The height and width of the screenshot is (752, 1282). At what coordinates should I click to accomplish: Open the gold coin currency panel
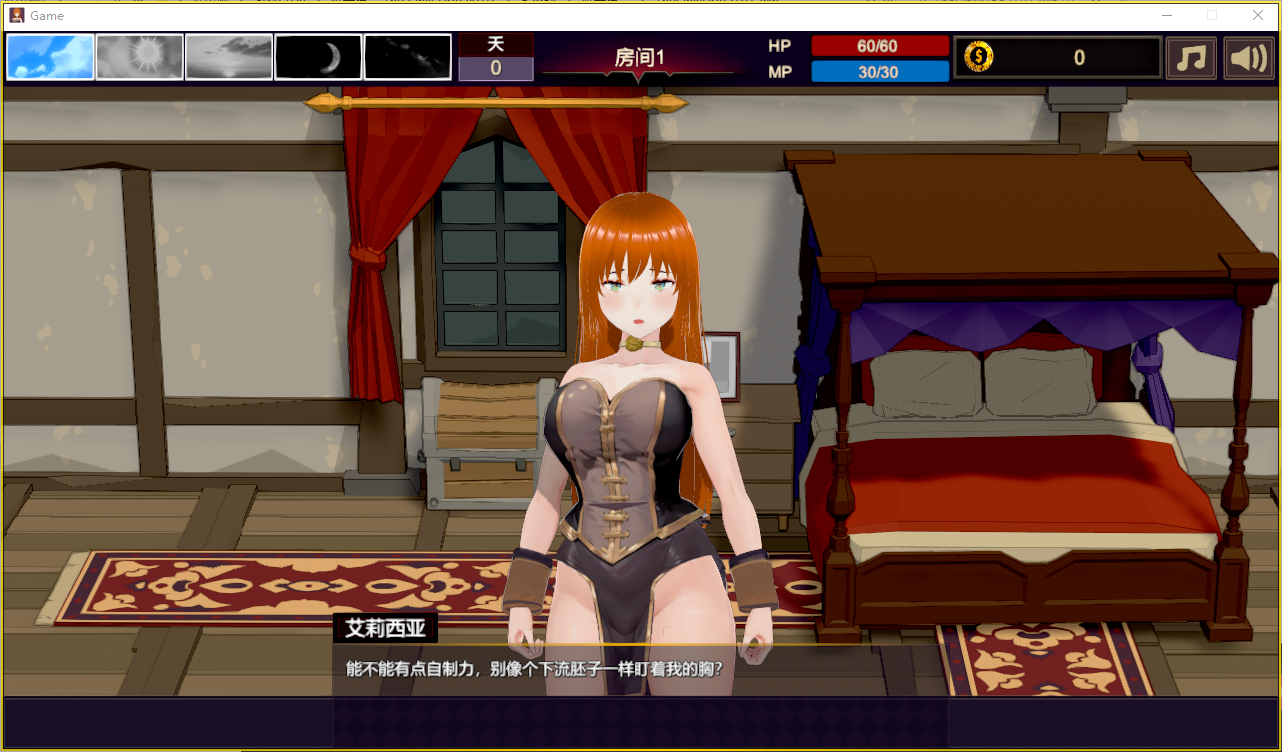1057,58
